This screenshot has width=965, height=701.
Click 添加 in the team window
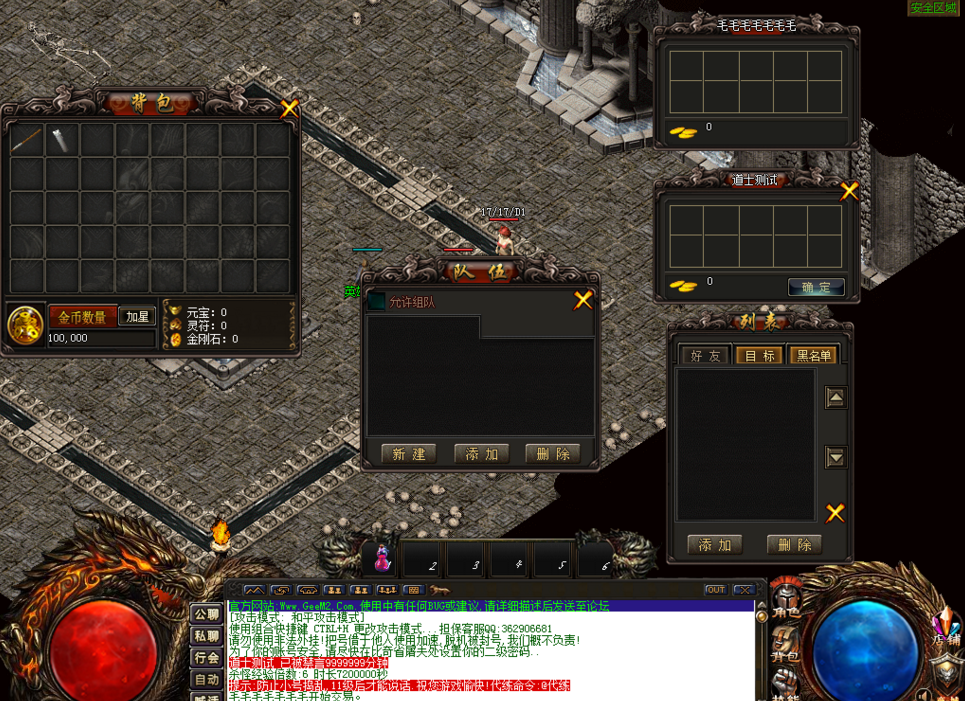pos(481,454)
